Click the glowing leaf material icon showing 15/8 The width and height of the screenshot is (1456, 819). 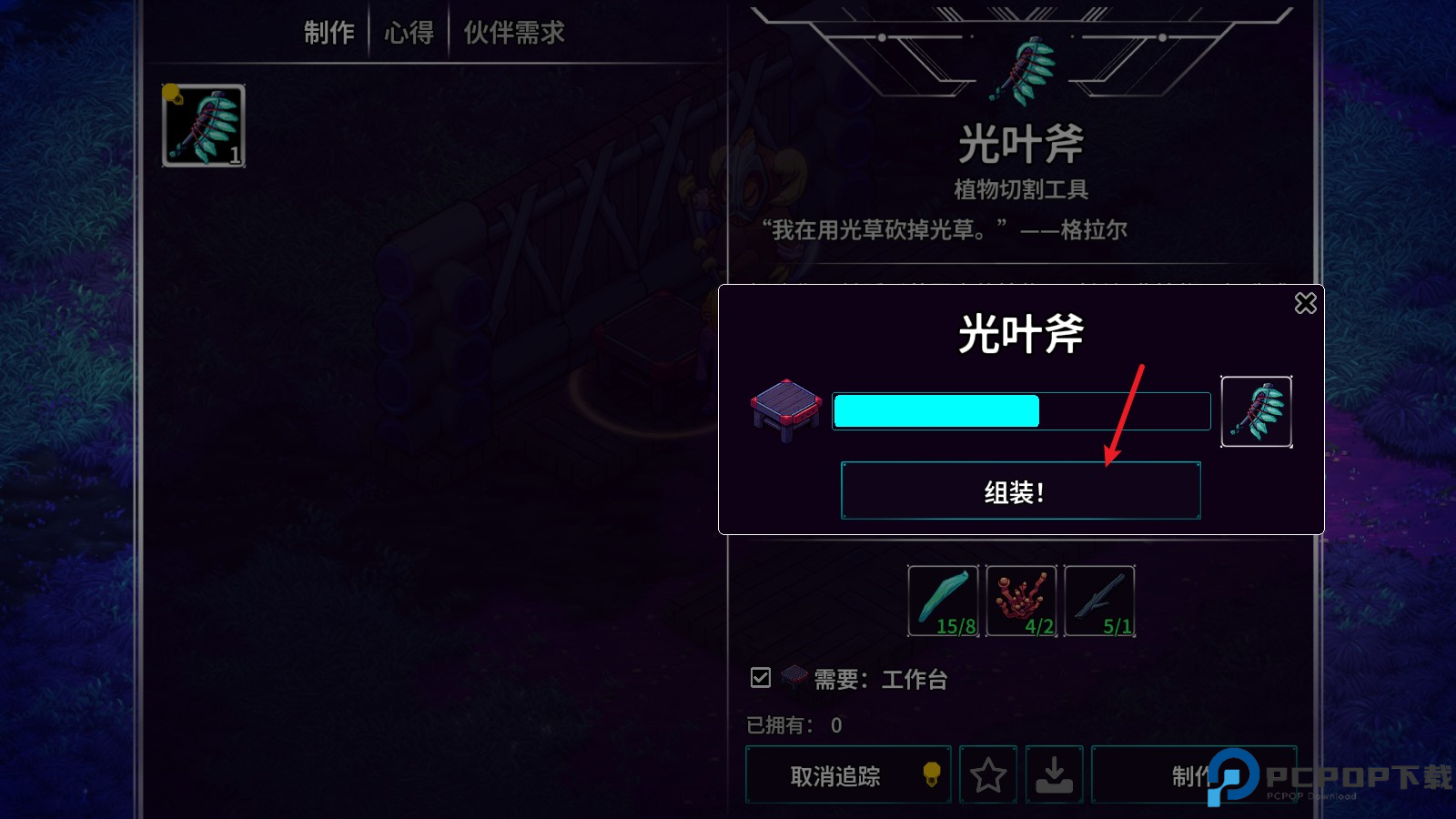943,599
